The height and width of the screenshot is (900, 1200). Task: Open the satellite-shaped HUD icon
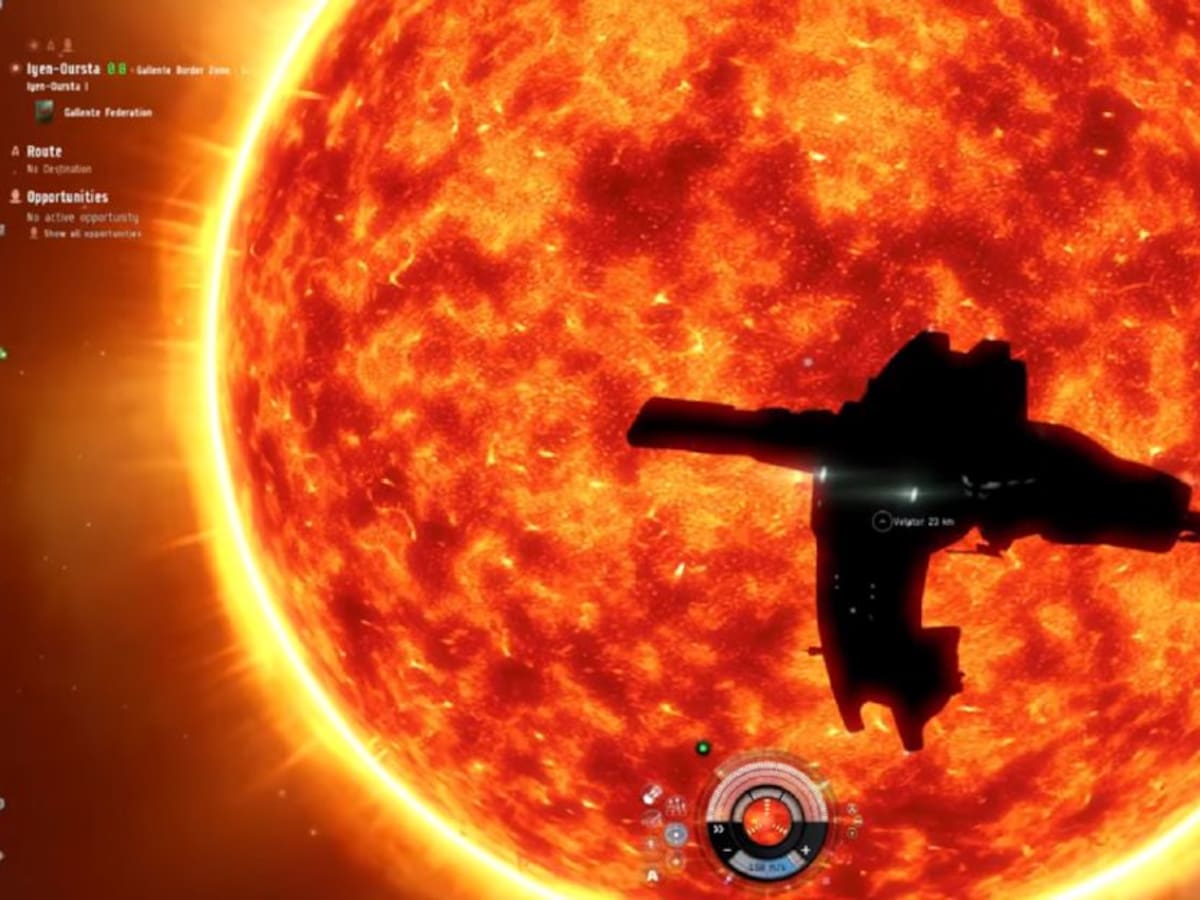(652, 794)
